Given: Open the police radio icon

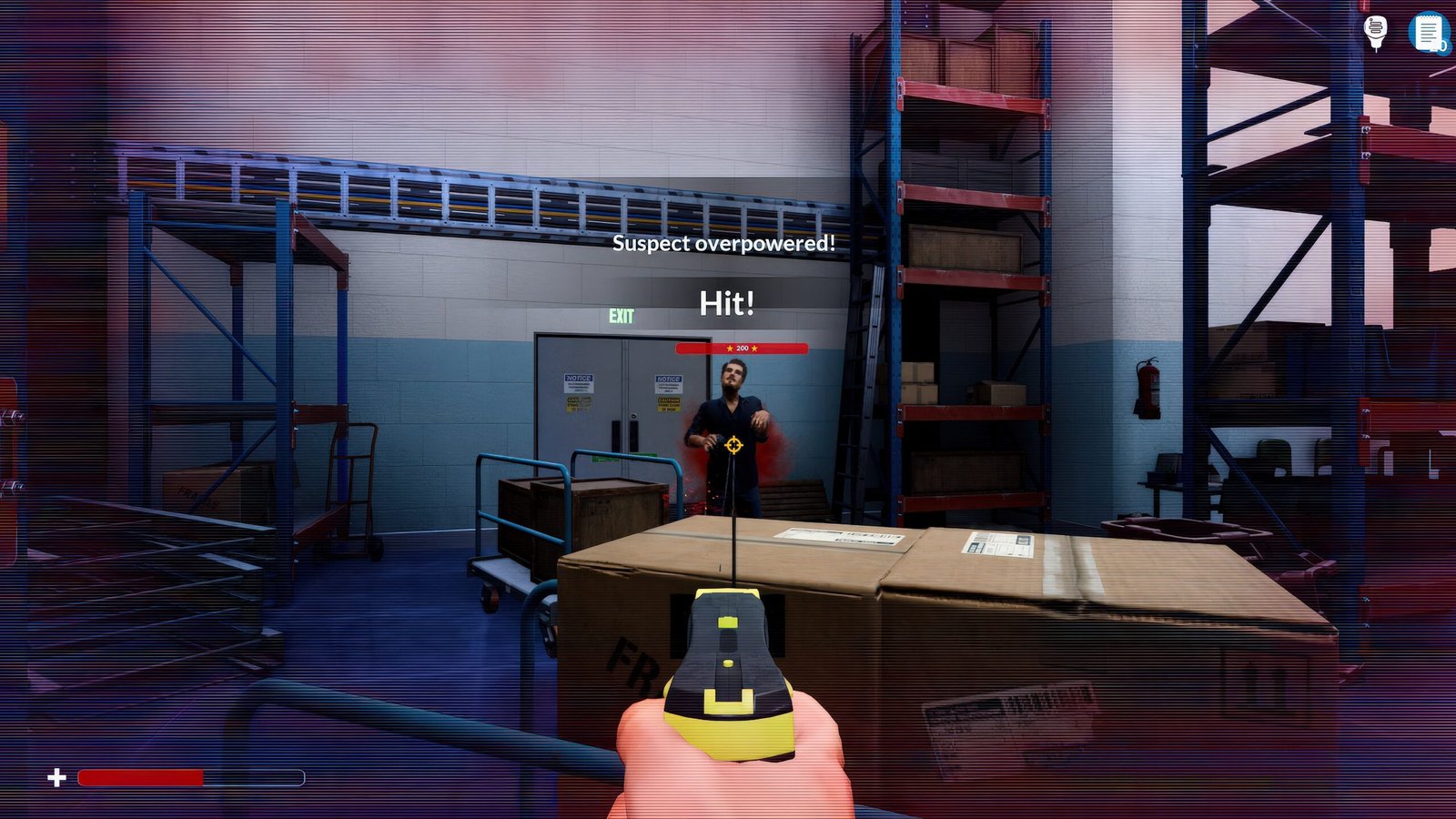Looking at the screenshot, I should pyautogui.click(x=1376, y=33).
